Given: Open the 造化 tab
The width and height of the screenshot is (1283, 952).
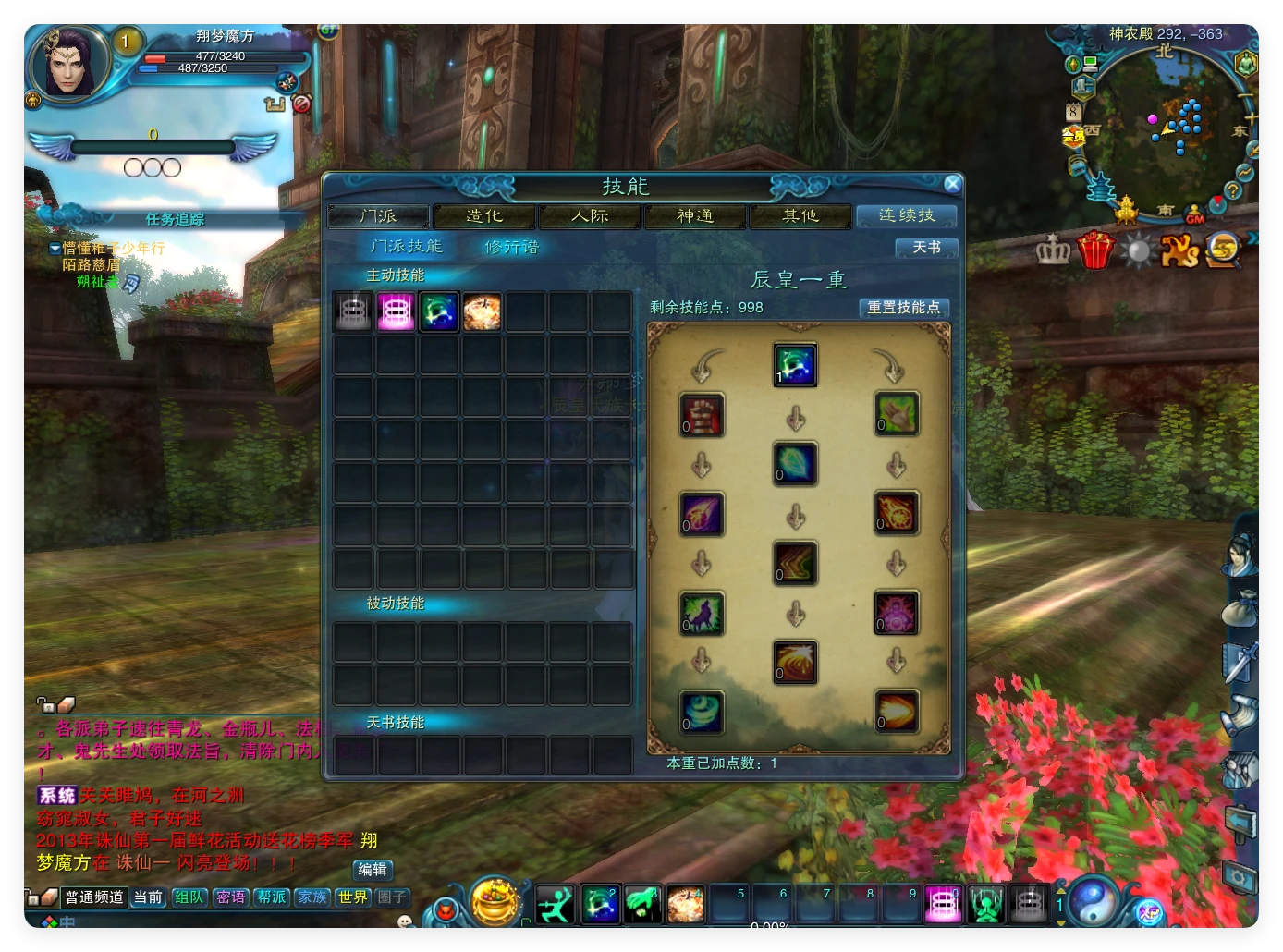Looking at the screenshot, I should click(483, 216).
